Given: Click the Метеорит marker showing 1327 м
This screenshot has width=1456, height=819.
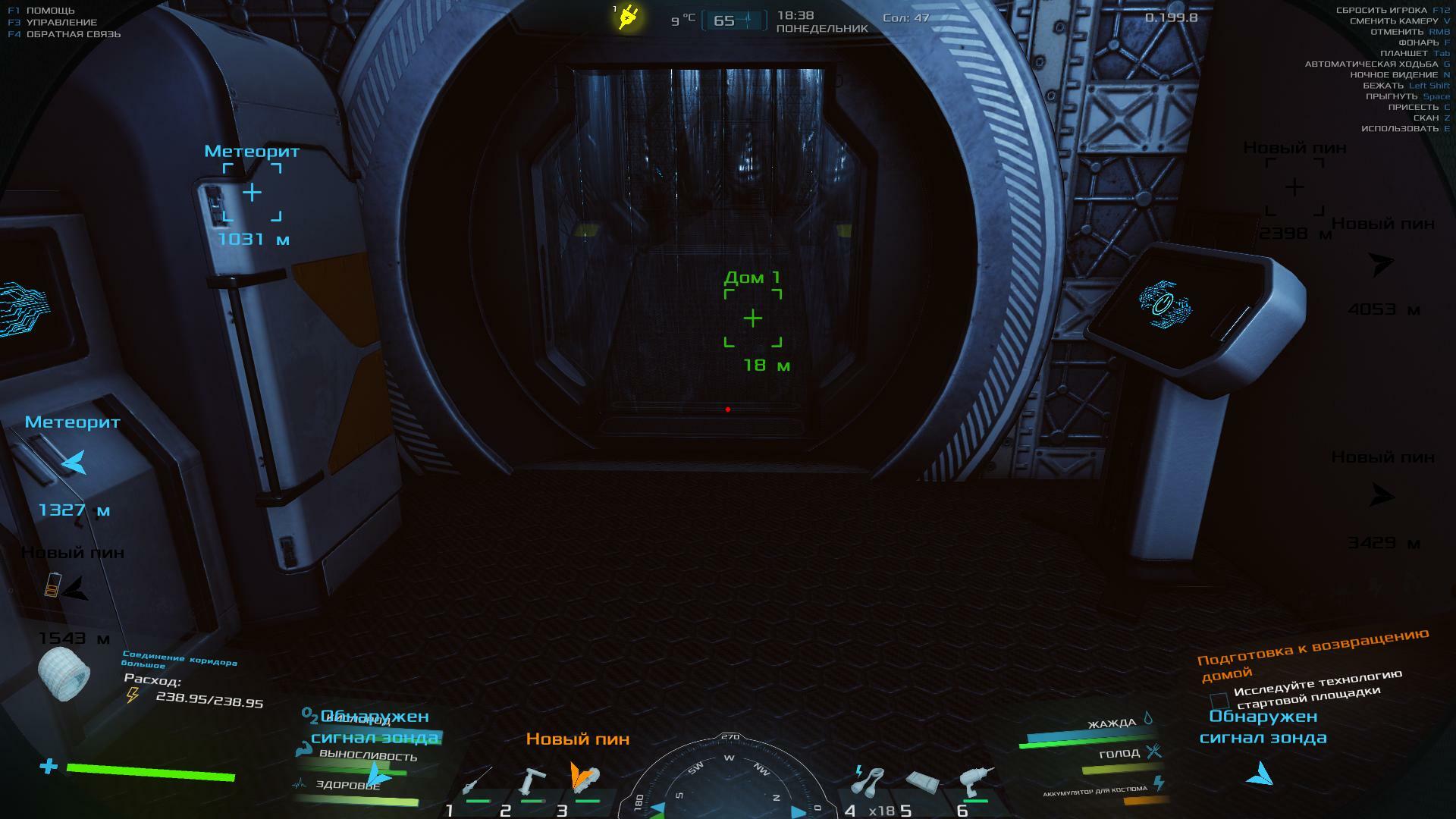Looking at the screenshot, I should pyautogui.click(x=74, y=463).
